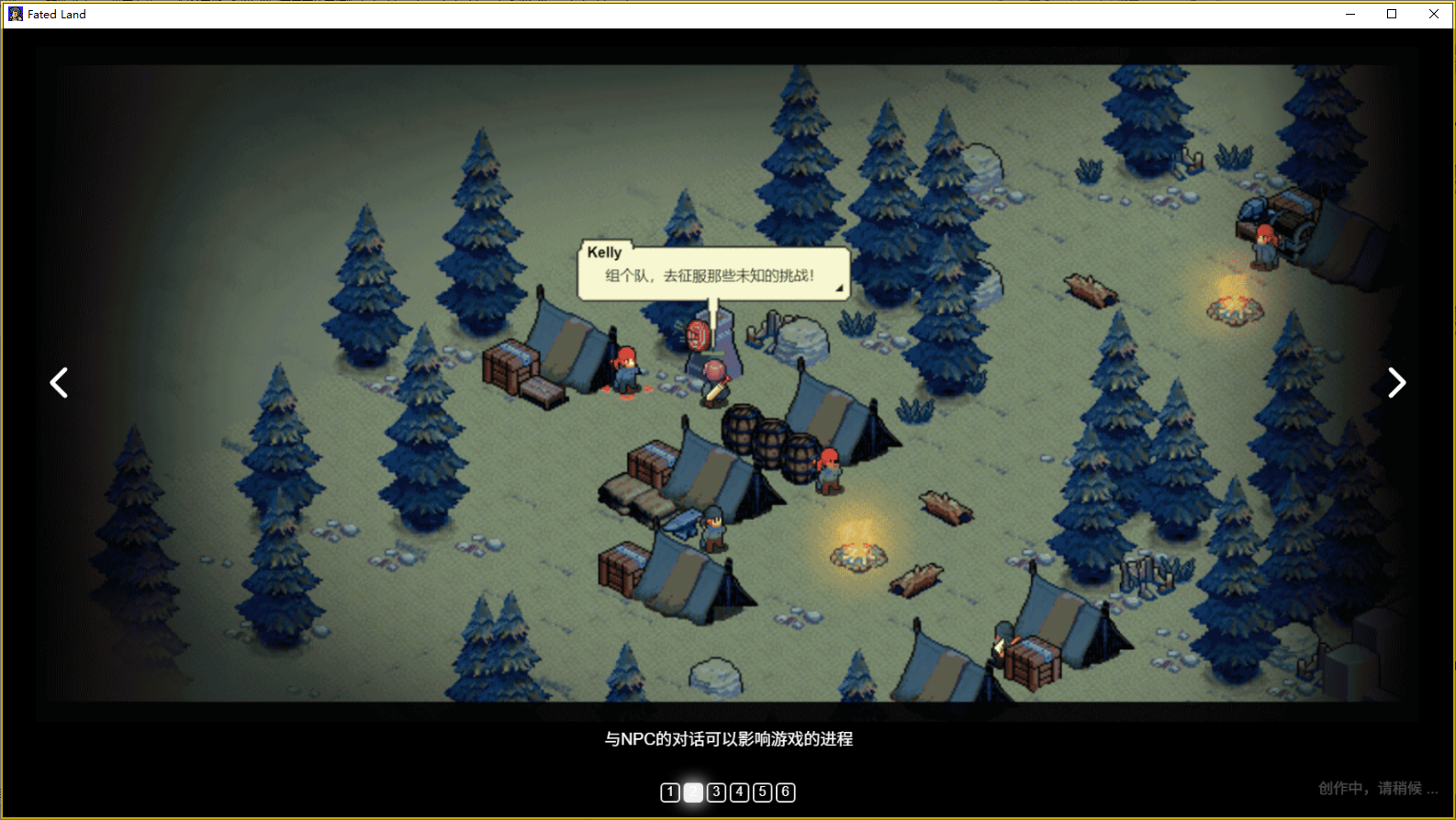Advance to the next slide arrow
This screenshot has width=1456, height=820.
pos(1396,383)
